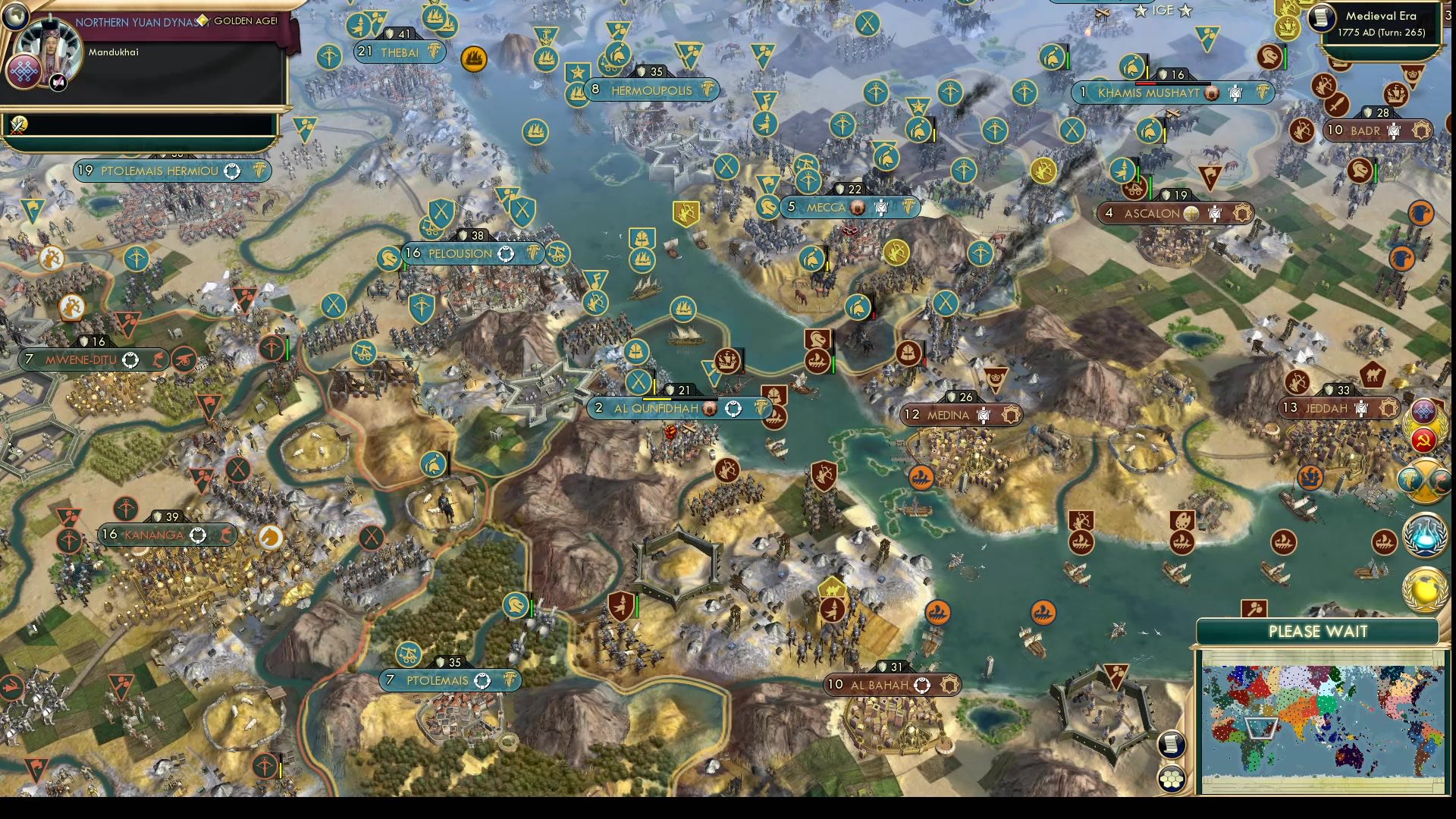Image resolution: width=1456 pixels, height=819 pixels.
Task: Toggle Medina's defensive shield indicator
Action: [952, 395]
